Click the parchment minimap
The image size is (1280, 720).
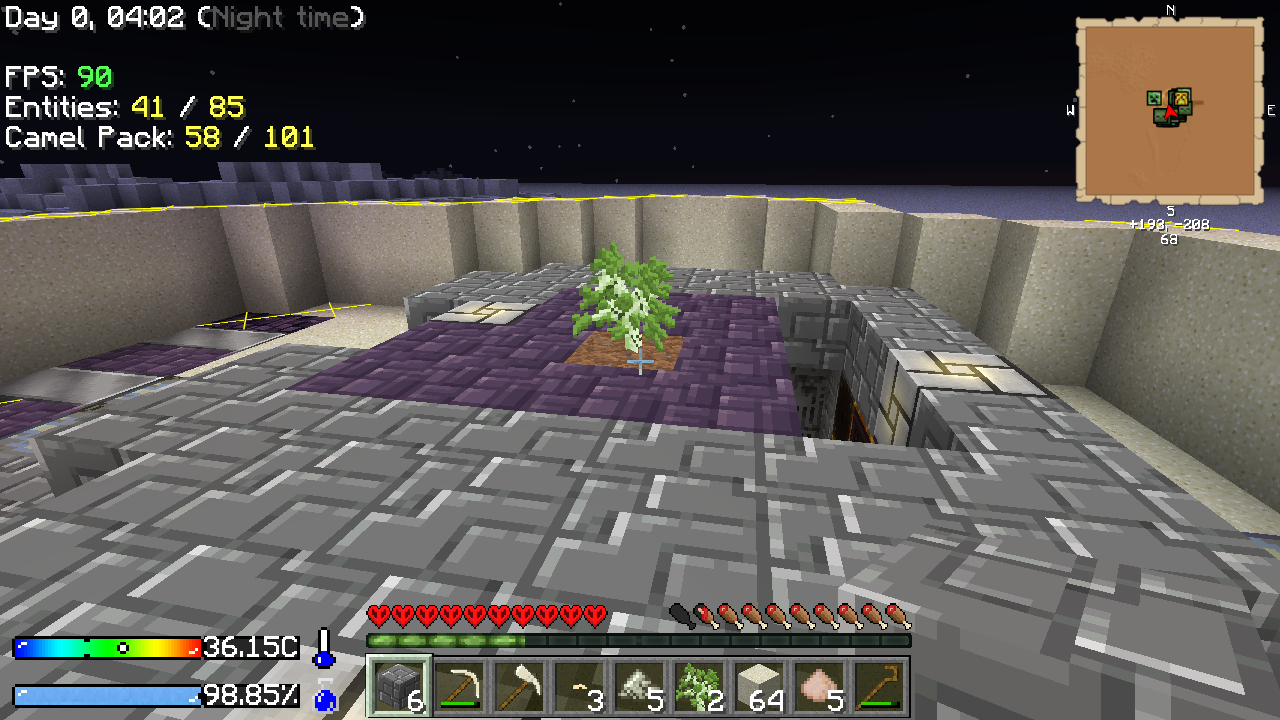1169,150
